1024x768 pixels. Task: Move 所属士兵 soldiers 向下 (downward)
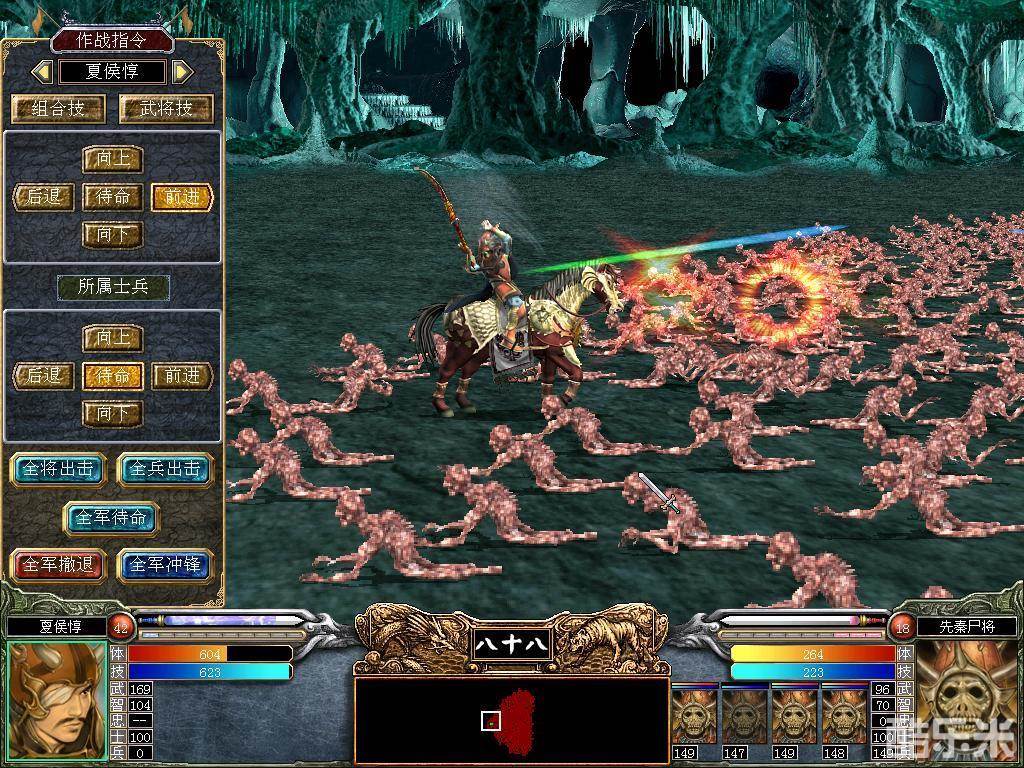112,413
